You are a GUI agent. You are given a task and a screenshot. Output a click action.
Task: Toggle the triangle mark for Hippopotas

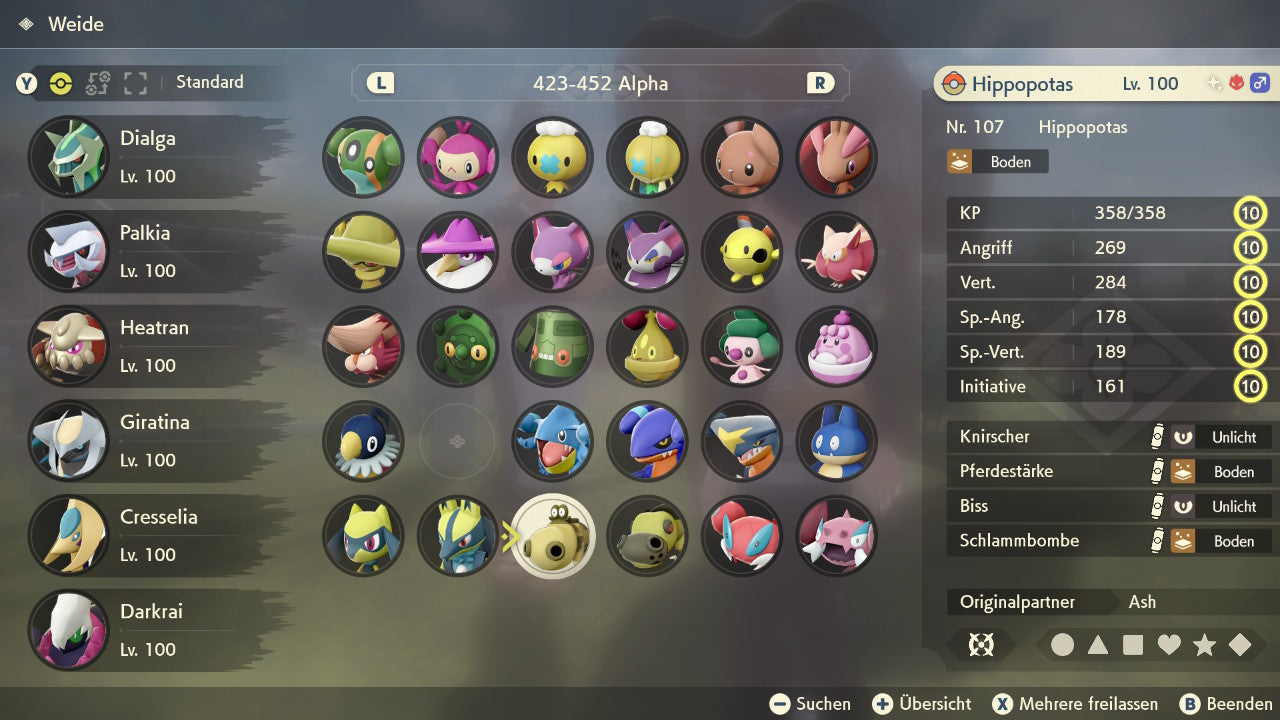1097,644
